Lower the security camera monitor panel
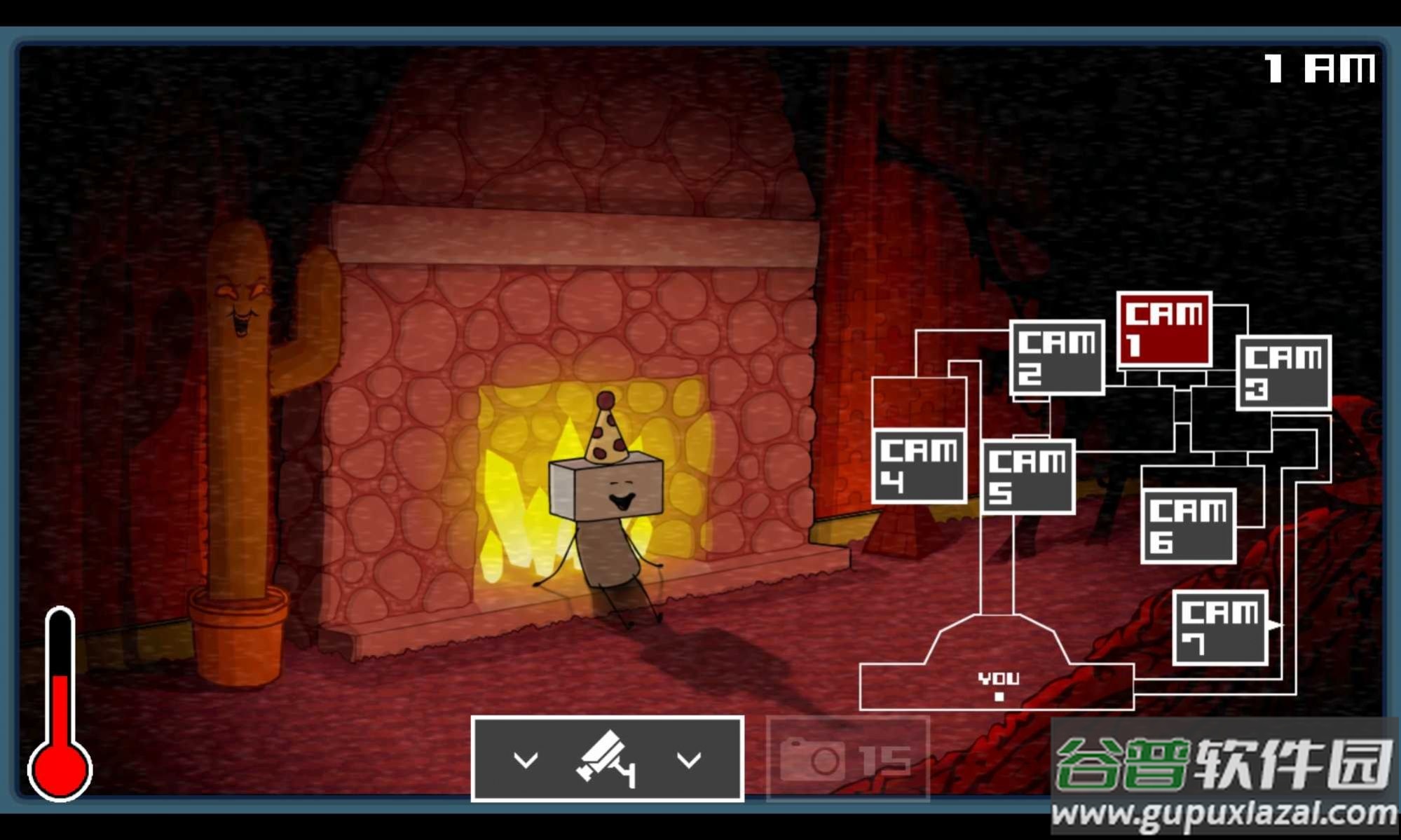Image resolution: width=1401 pixels, height=840 pixels. point(607,759)
